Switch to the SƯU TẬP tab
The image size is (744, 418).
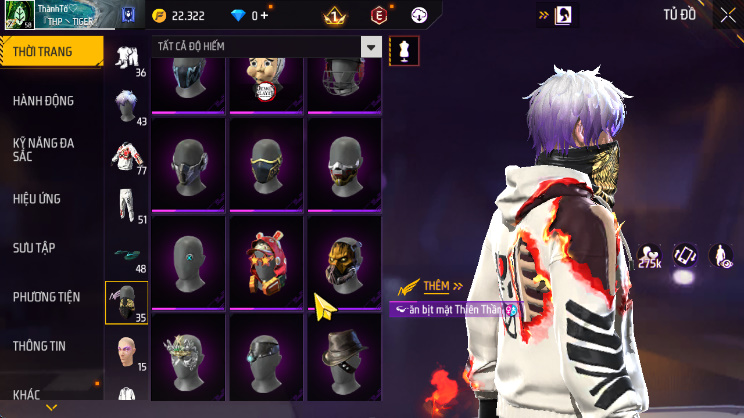[x=34, y=247]
